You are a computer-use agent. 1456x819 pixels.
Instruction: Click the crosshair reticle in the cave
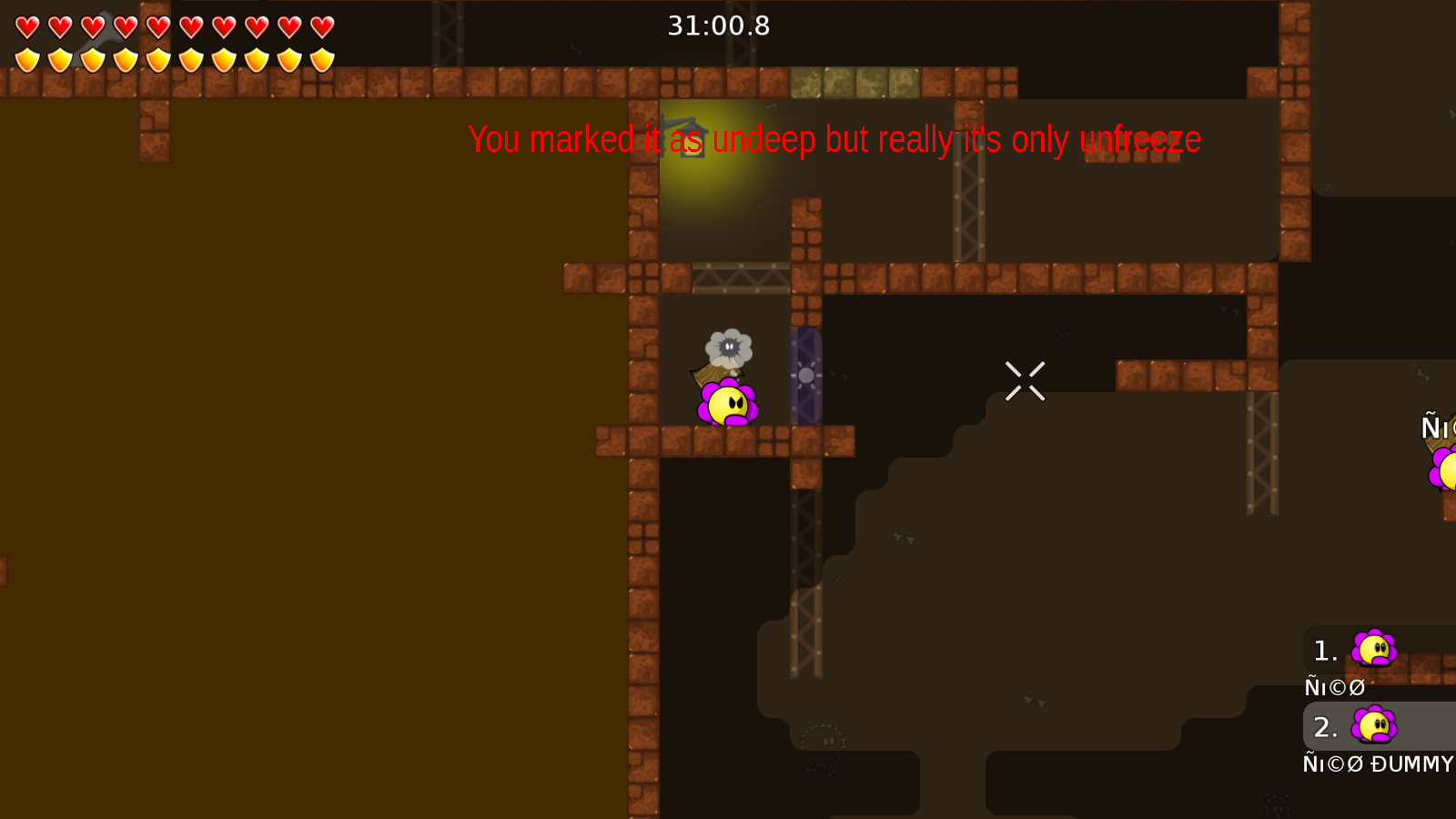1026,381
